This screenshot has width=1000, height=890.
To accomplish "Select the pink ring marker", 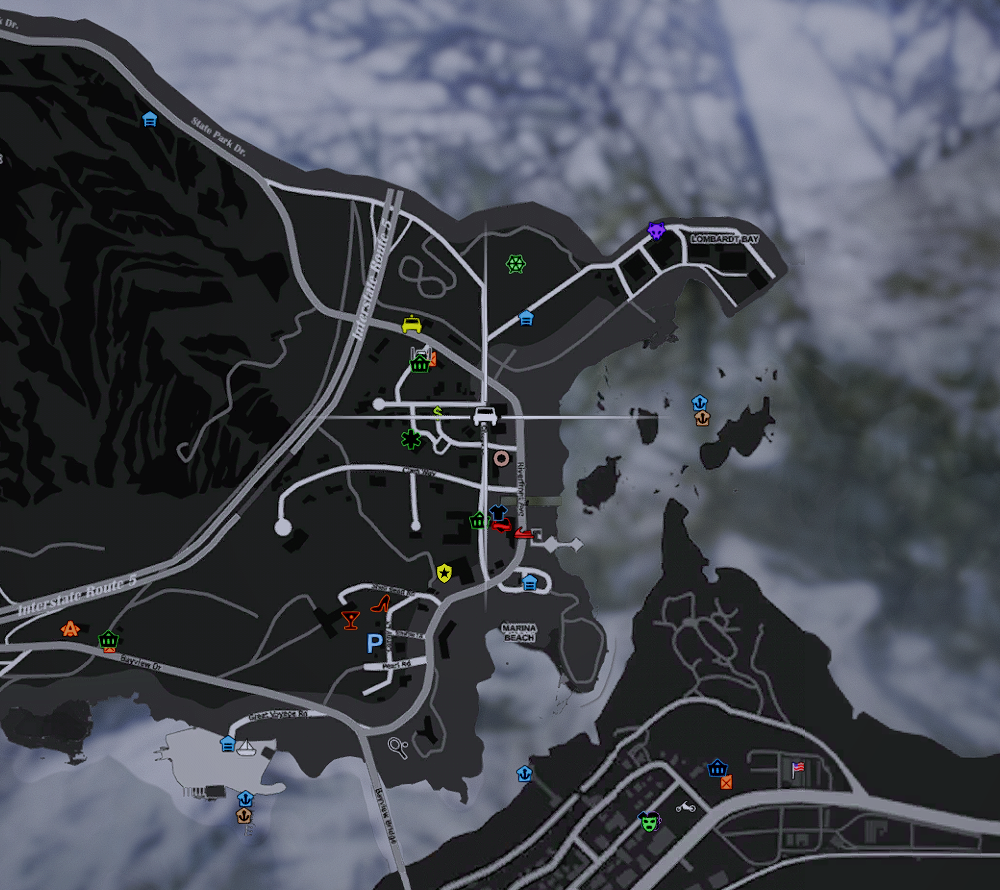I will [x=501, y=458].
